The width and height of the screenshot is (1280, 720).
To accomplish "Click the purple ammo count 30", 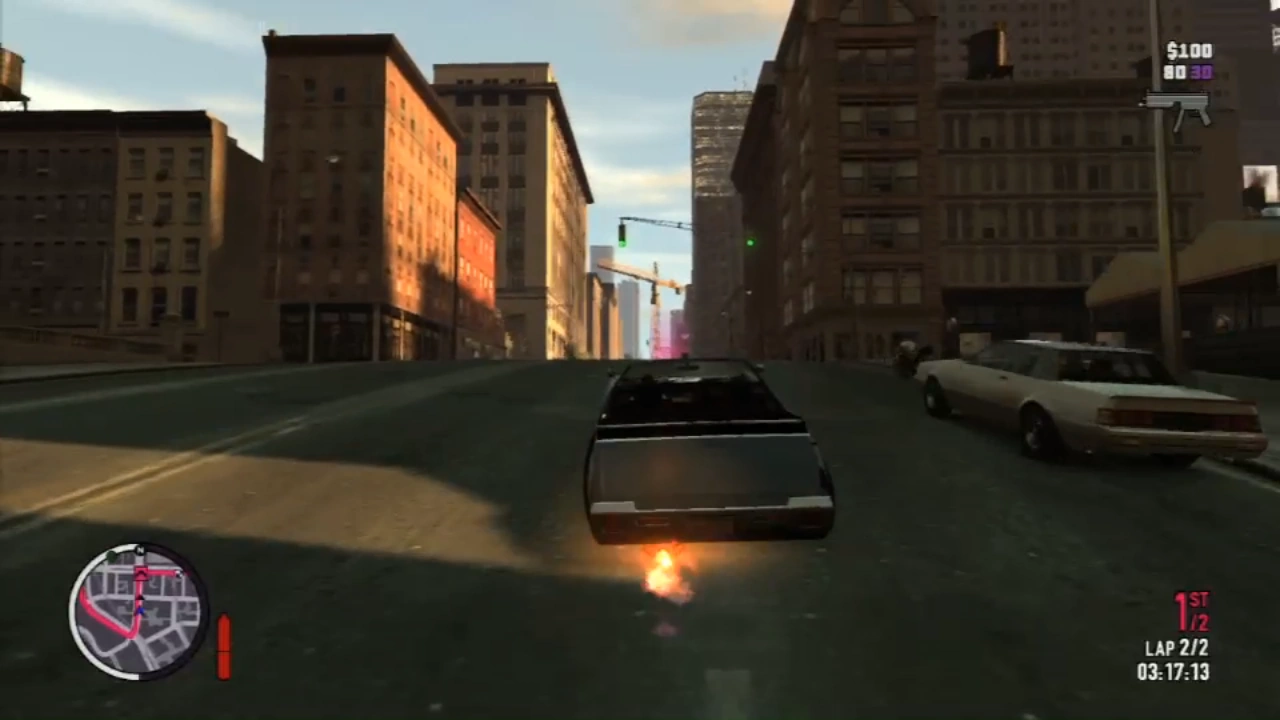I will (1201, 73).
